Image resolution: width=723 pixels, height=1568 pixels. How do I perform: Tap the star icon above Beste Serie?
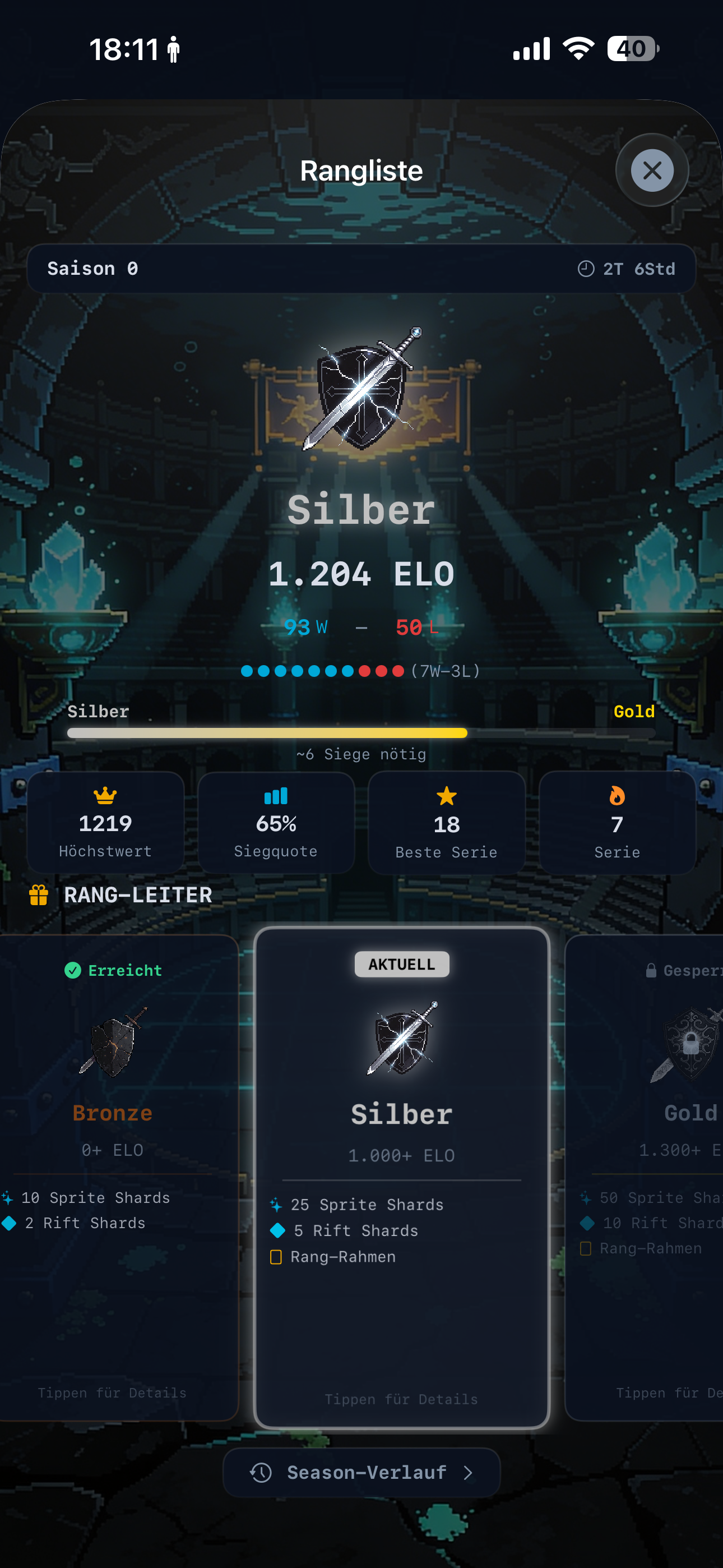(x=446, y=795)
